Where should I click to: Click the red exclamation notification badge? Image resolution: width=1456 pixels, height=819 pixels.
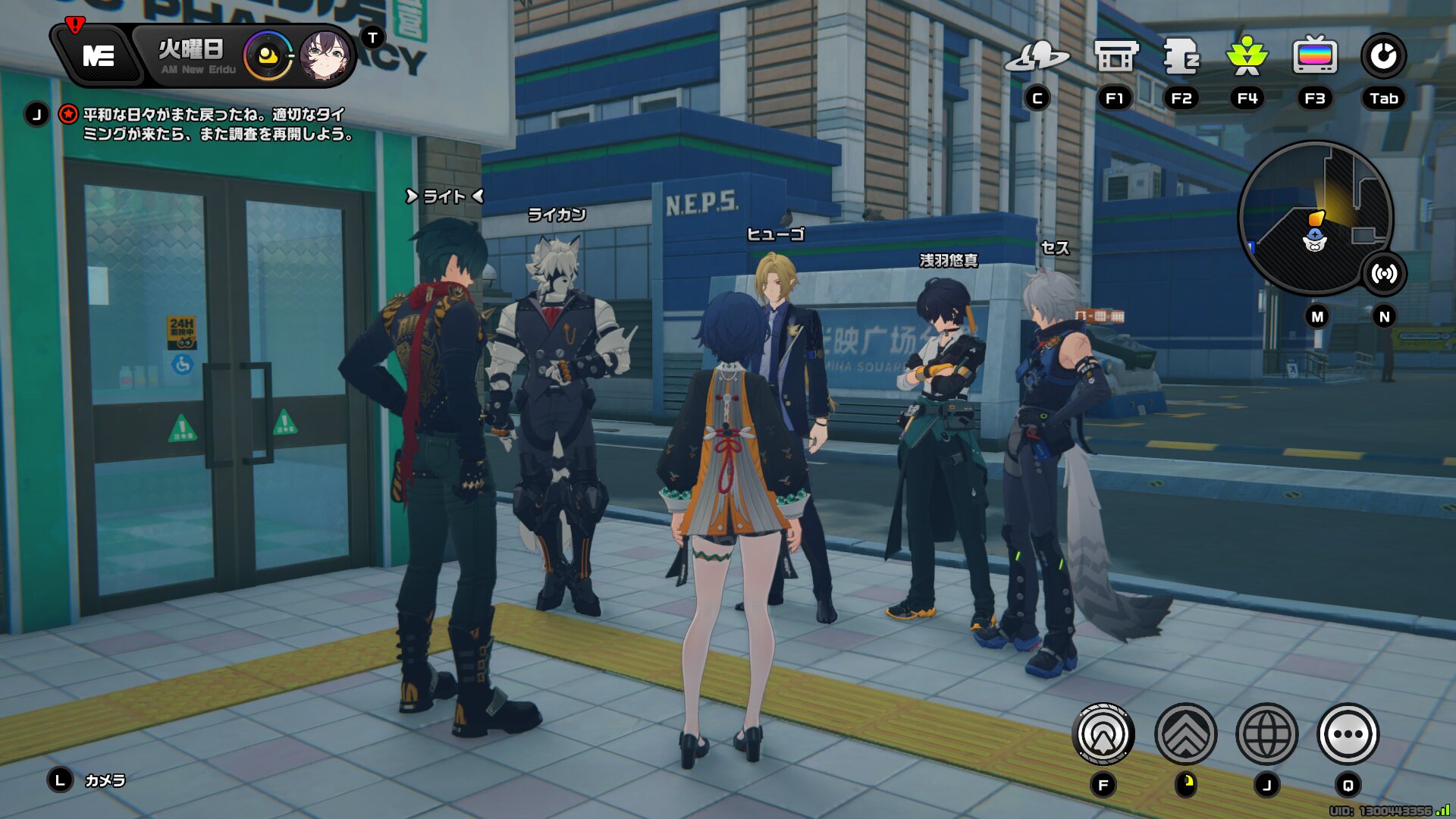[x=74, y=25]
